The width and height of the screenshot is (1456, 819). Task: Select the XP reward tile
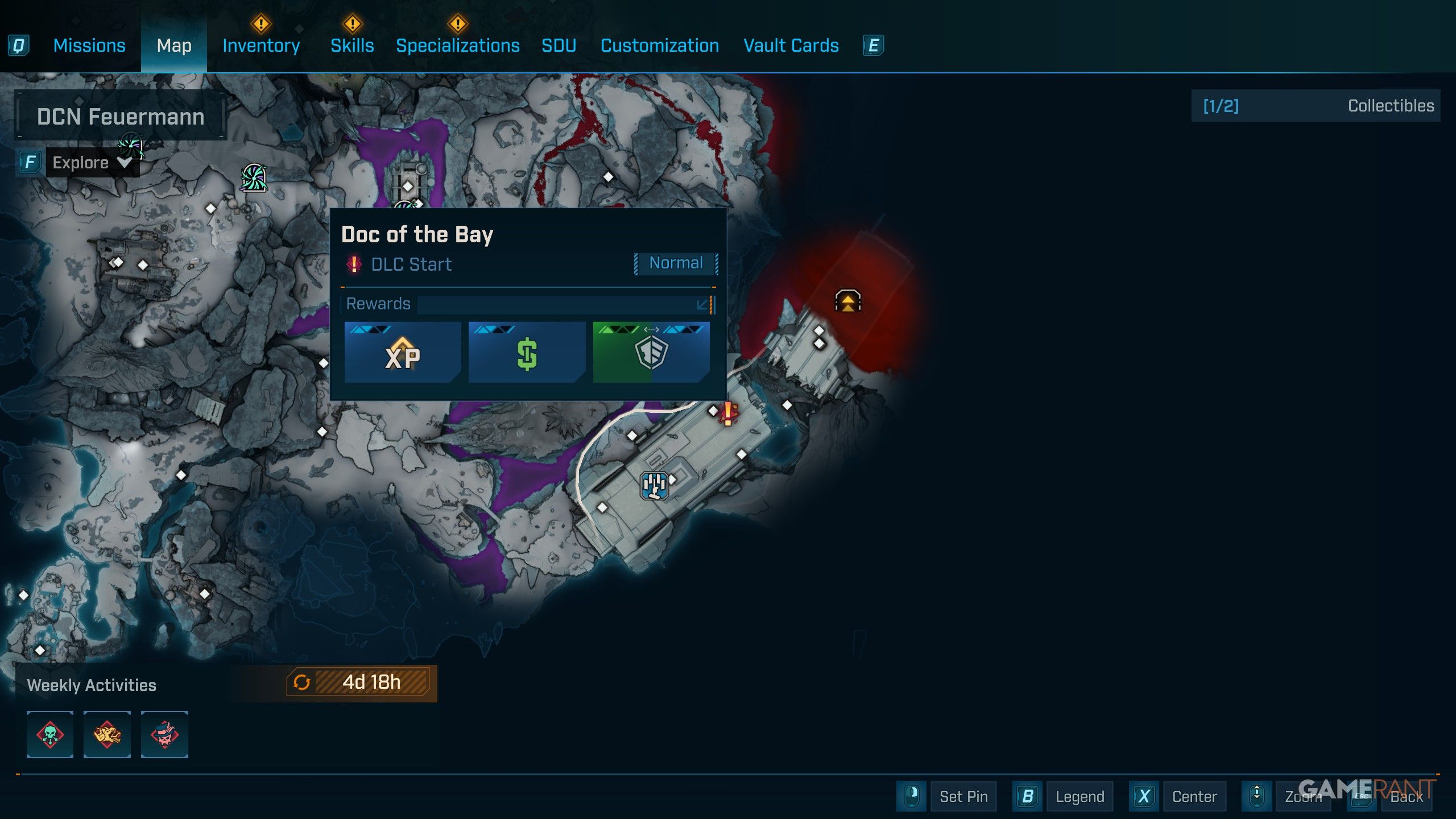pyautogui.click(x=402, y=353)
